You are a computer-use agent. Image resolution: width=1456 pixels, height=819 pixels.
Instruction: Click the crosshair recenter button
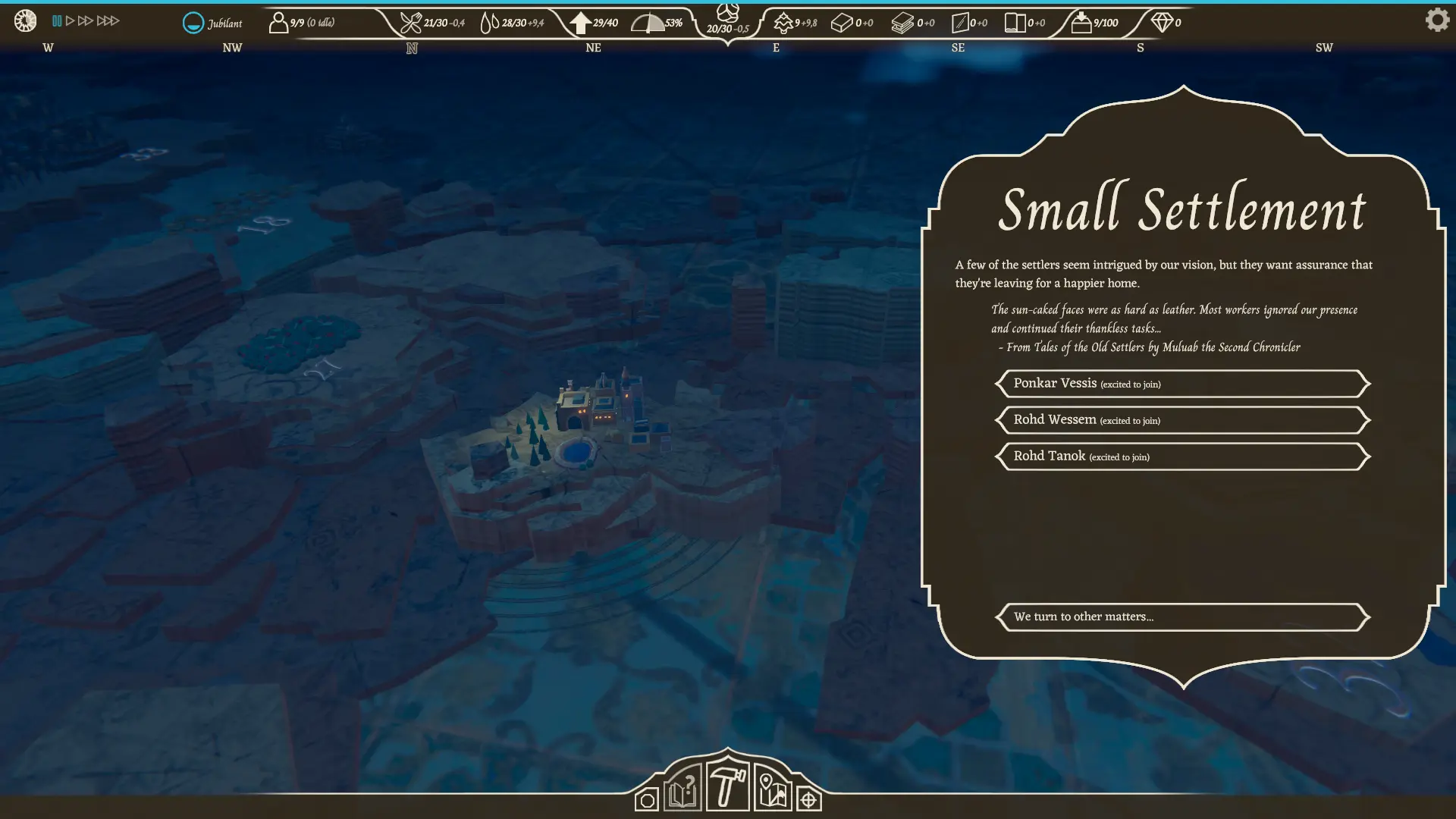808,800
